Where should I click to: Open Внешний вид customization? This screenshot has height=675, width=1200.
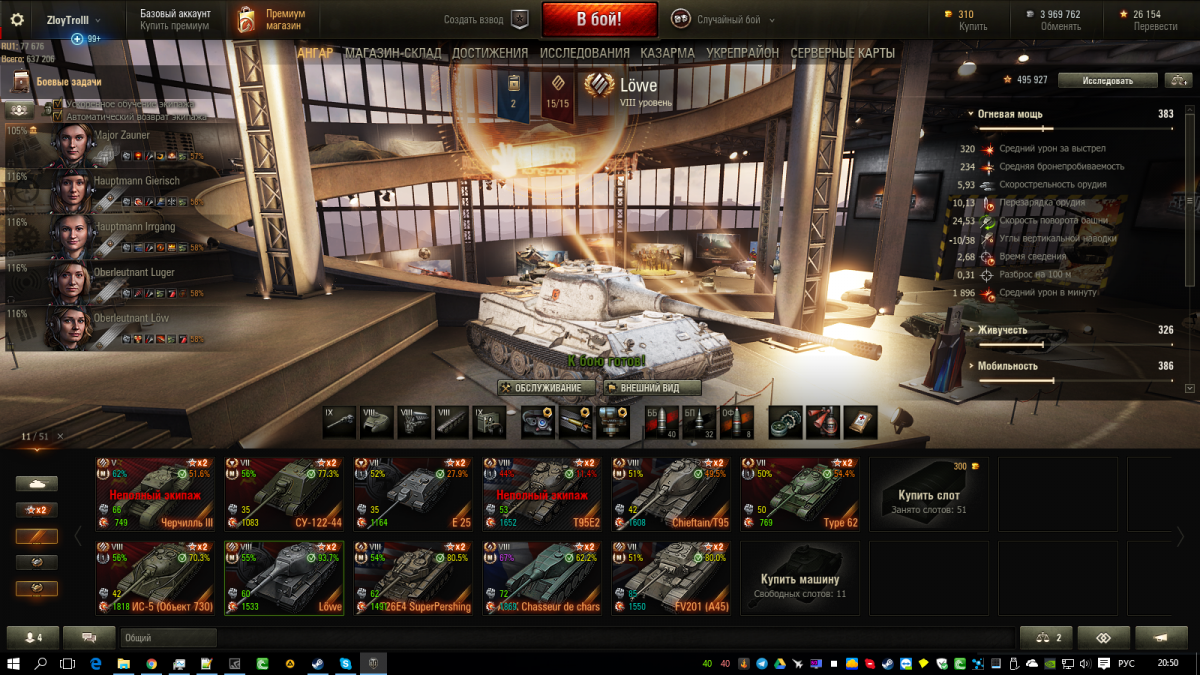[652, 388]
